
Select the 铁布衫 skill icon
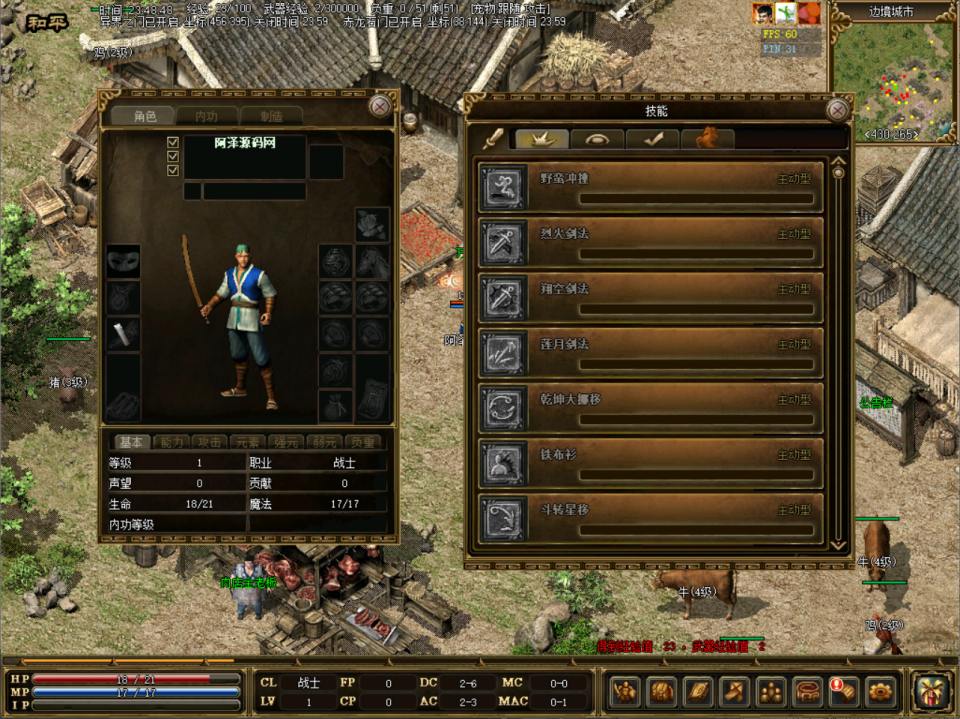pos(503,463)
